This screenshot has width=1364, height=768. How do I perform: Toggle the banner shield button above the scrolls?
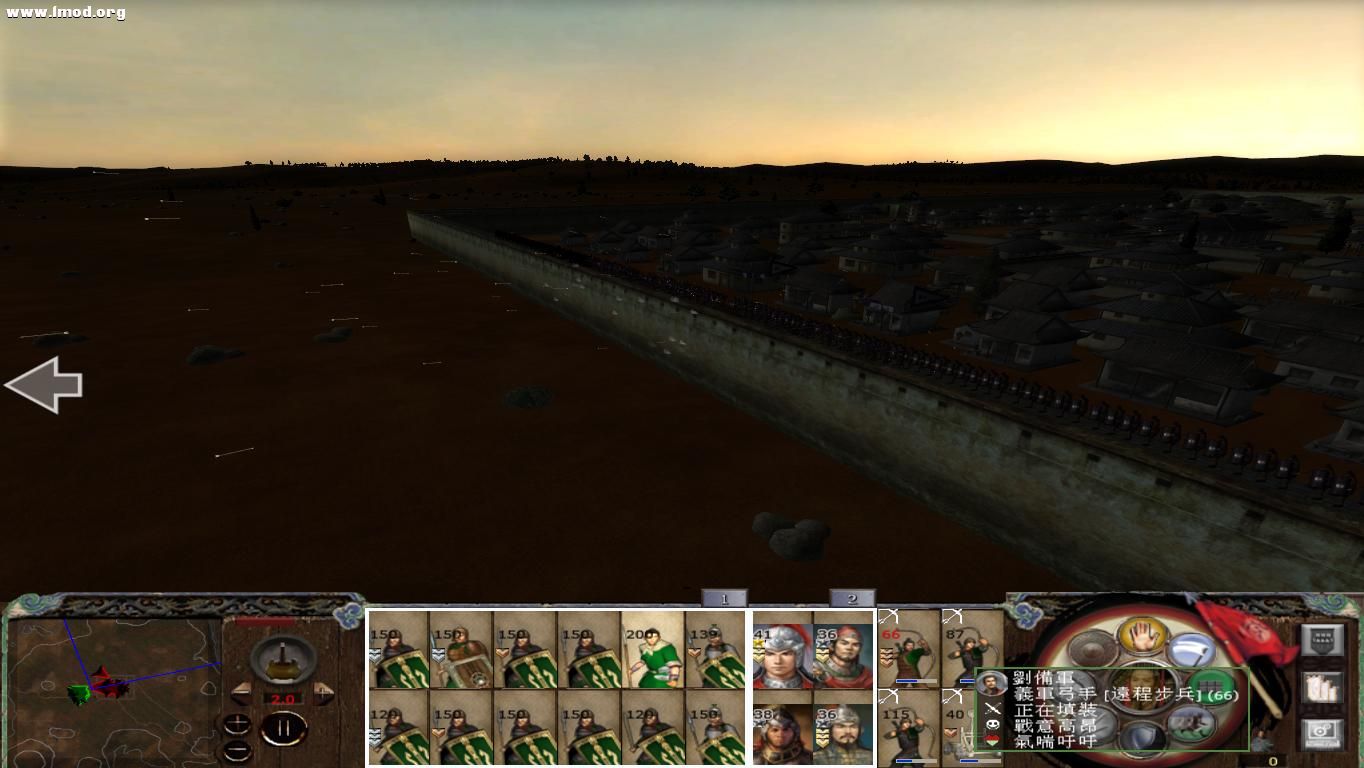(1323, 640)
